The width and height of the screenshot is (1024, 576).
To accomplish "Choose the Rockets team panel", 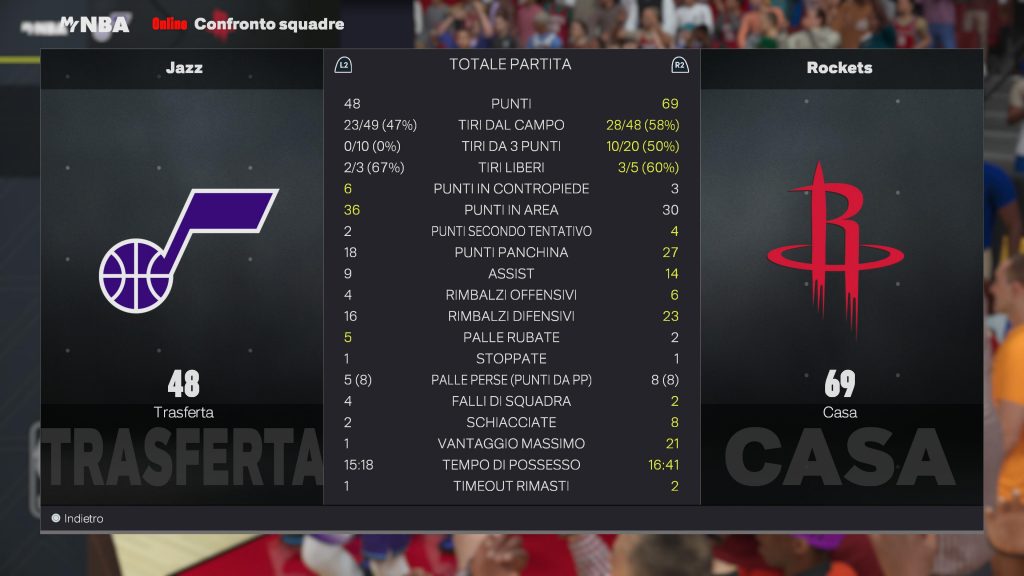I will (x=840, y=250).
